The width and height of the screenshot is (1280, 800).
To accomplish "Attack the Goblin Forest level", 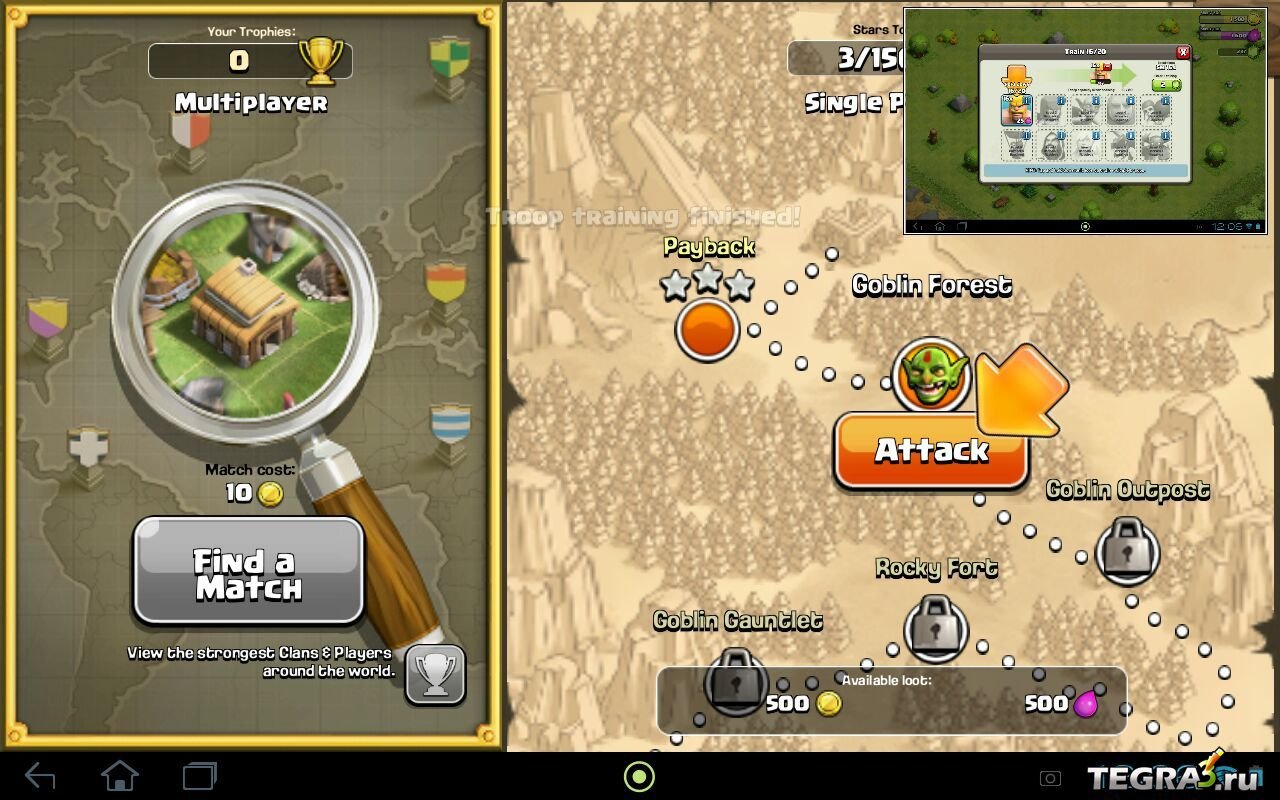I will (x=931, y=451).
